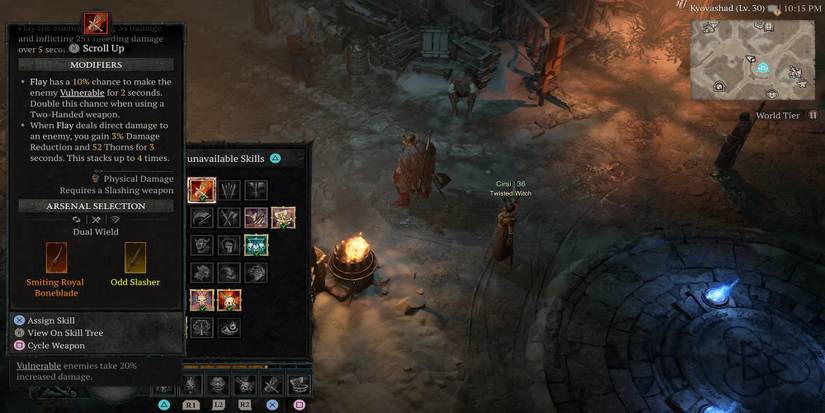Open the town minimap
825x413 pixels.
click(x=753, y=58)
